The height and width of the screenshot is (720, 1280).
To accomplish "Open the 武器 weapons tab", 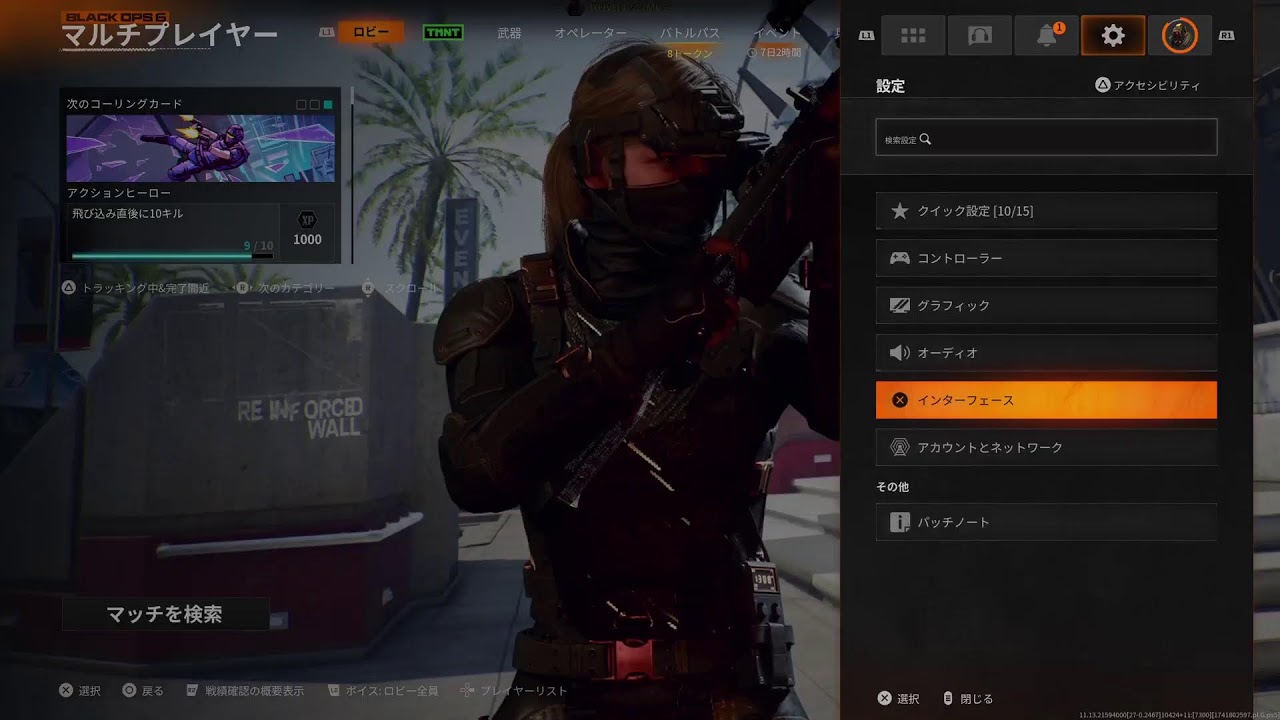I will (x=509, y=33).
